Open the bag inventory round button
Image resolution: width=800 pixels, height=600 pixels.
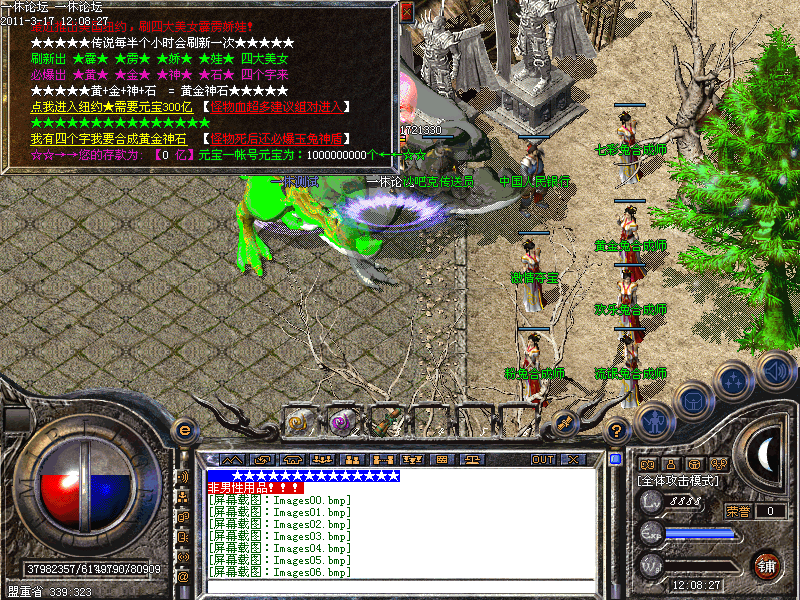coord(694,400)
